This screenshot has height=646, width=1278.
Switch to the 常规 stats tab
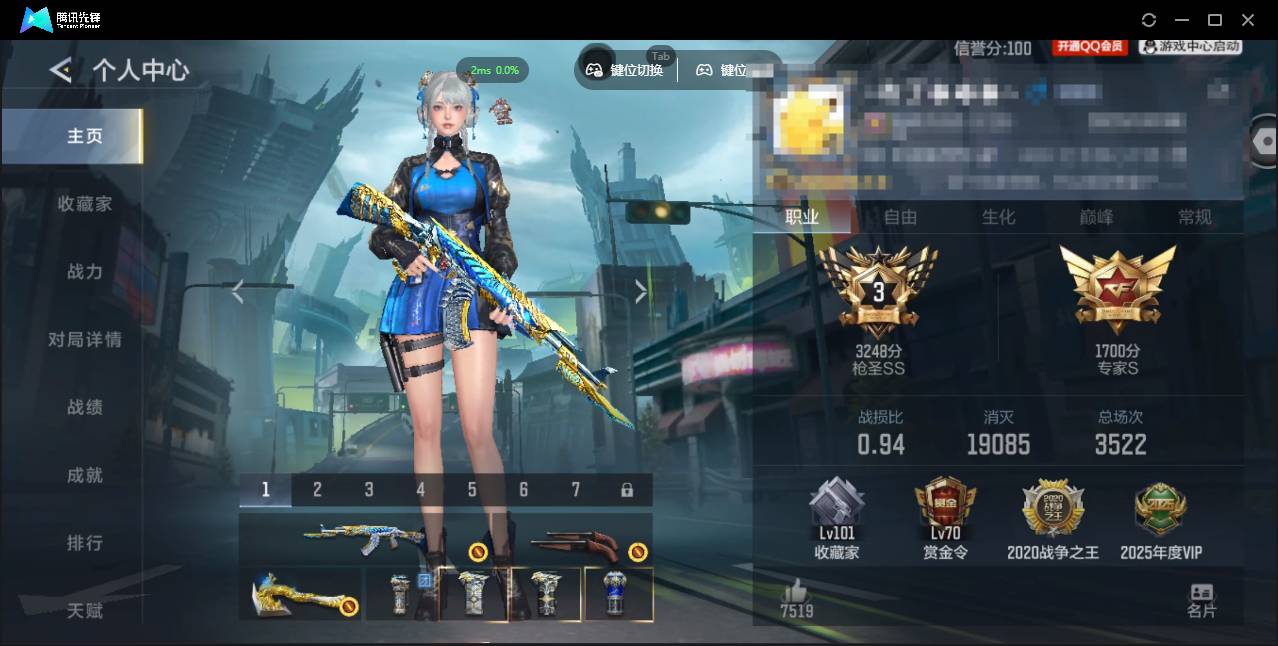(x=1194, y=217)
